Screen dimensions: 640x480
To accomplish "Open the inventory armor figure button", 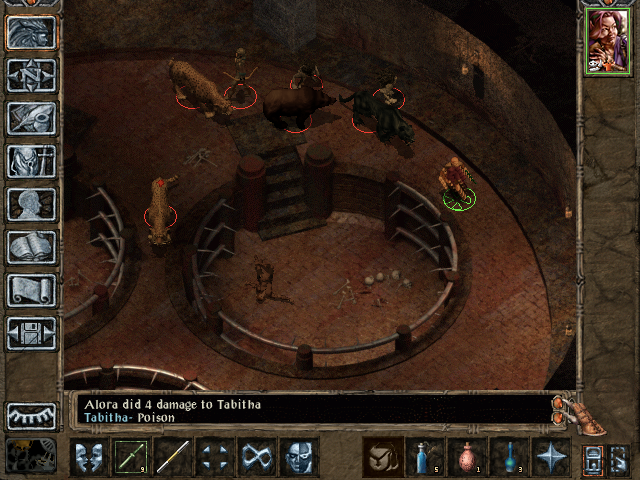I will 31,161.
